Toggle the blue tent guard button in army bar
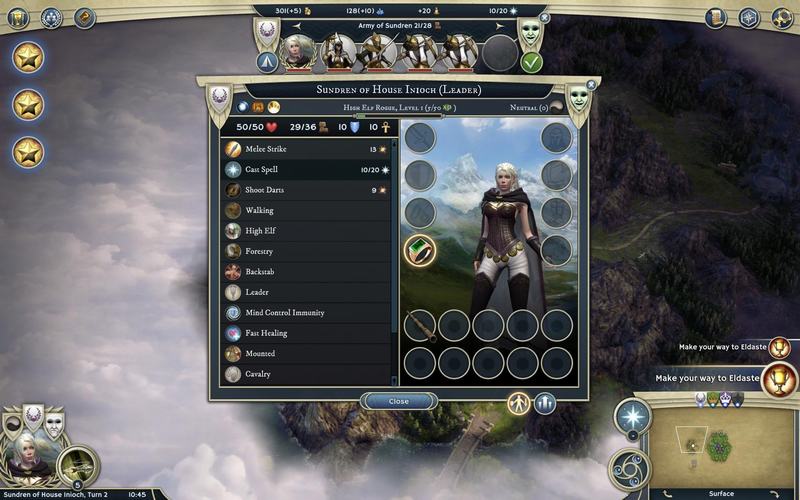 (x=267, y=62)
